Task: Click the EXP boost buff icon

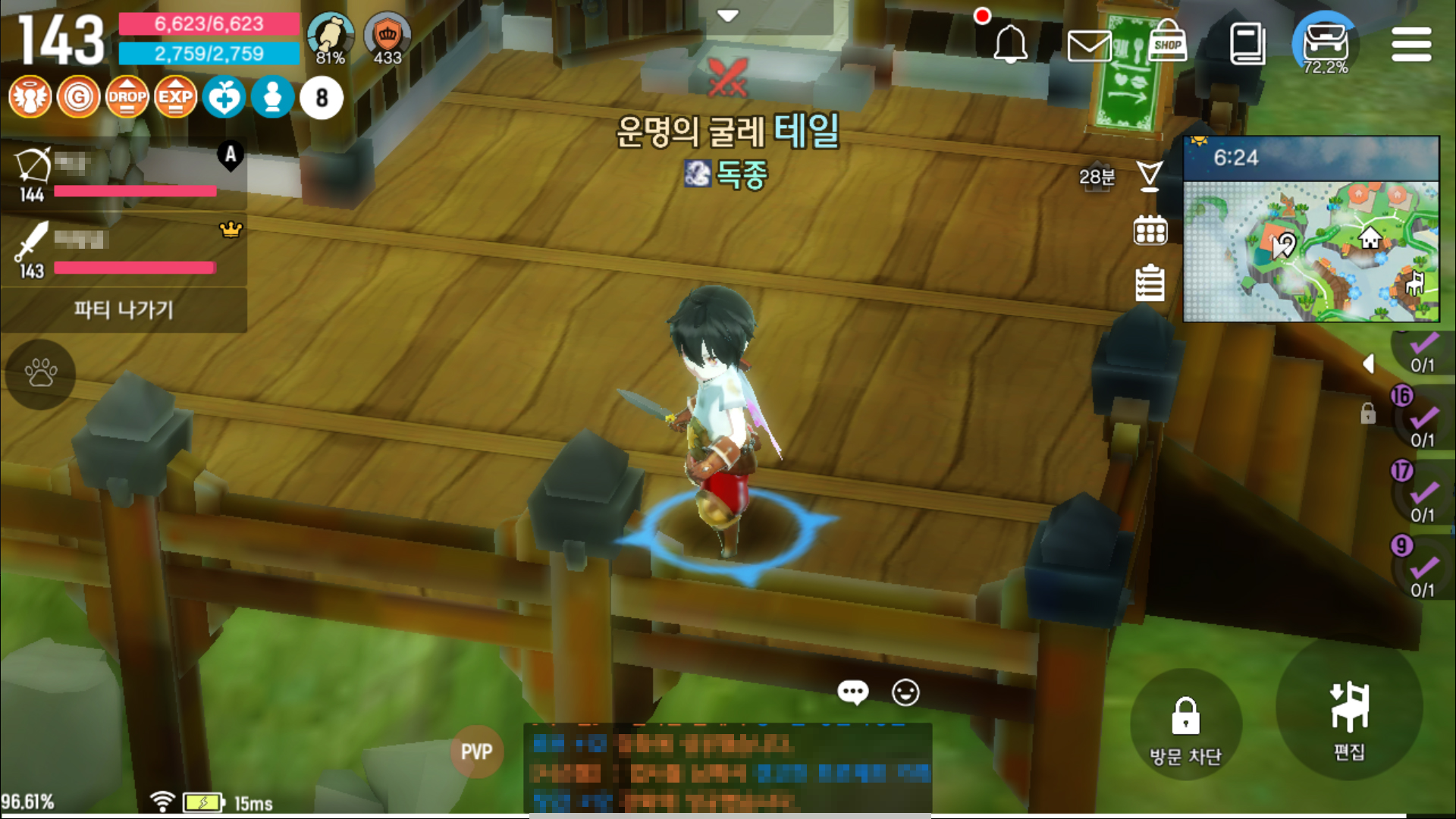Action: (175, 97)
